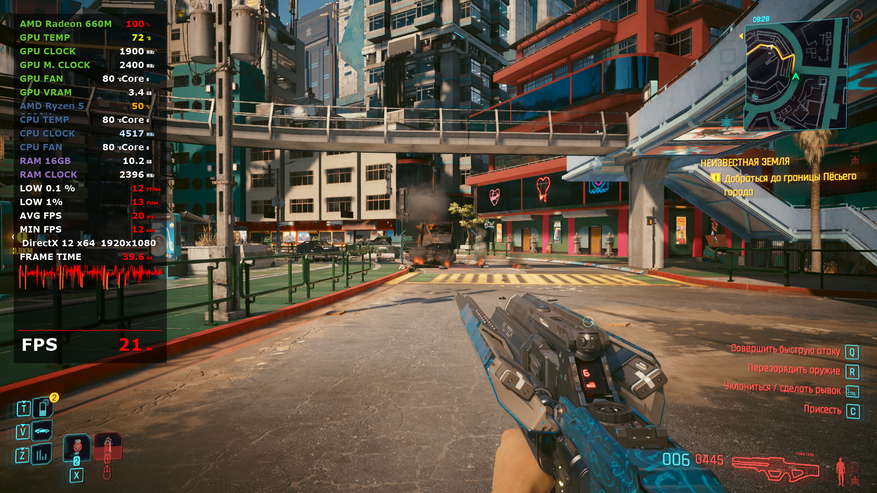Open the radio bars icon
The image size is (877, 493).
[x=42, y=455]
